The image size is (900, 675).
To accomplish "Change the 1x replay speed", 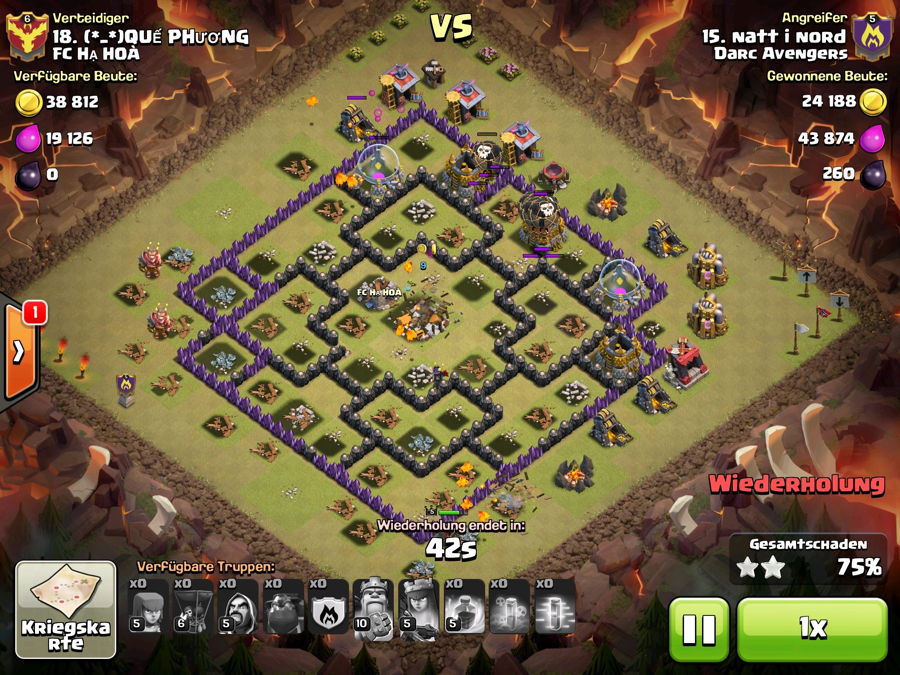I will coord(812,629).
